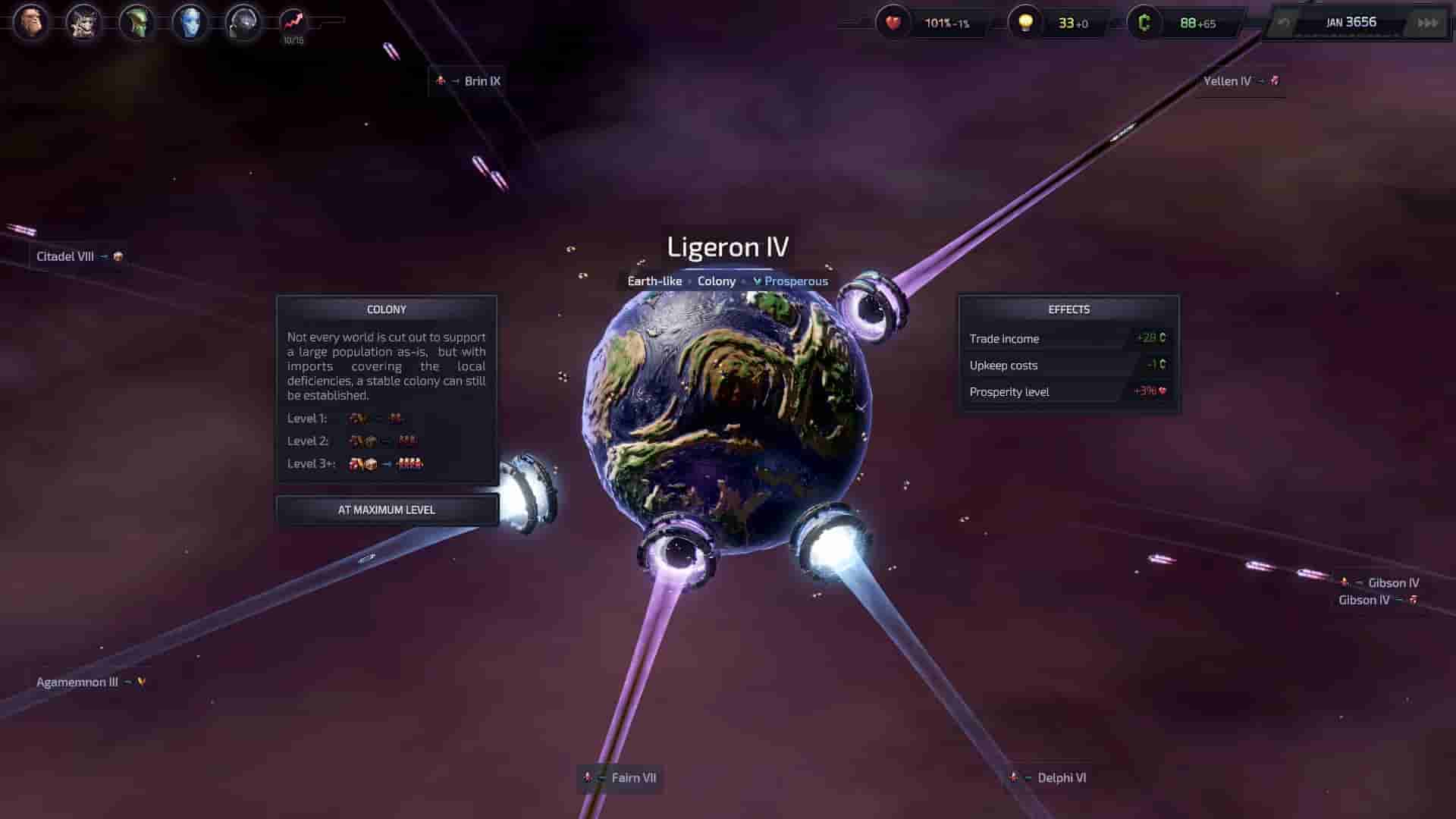Open the Agamemnon III route label
Screen dimensions: 1456x819
point(77,682)
